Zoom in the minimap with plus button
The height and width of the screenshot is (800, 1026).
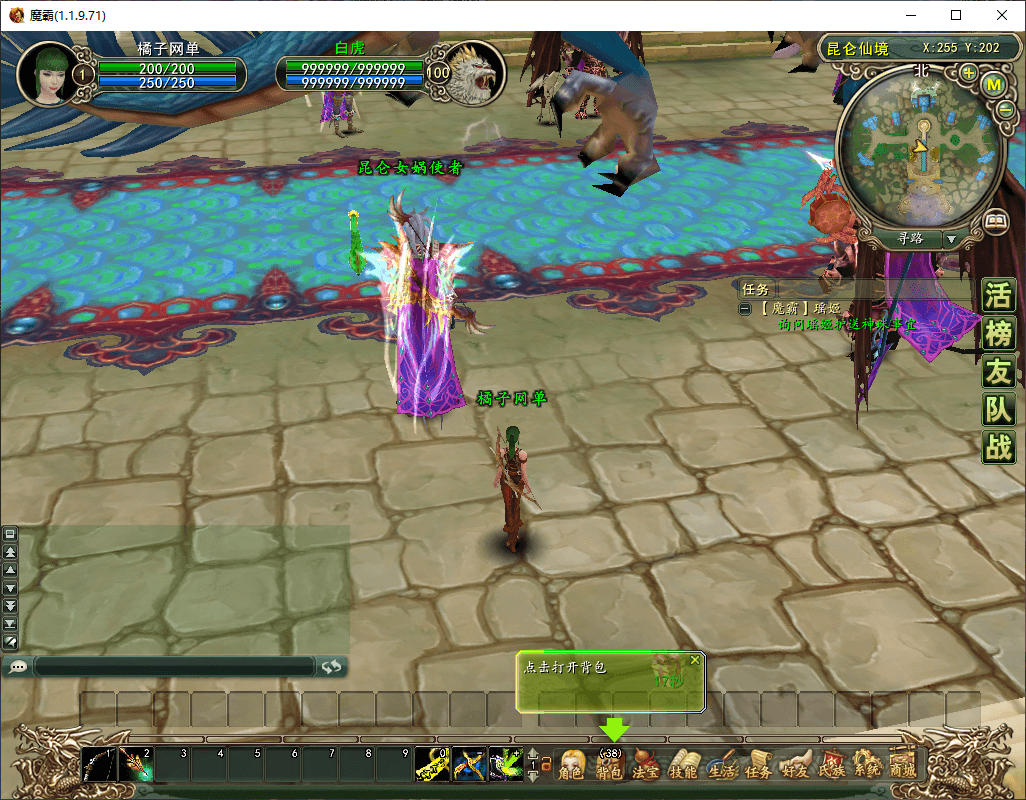tap(968, 73)
